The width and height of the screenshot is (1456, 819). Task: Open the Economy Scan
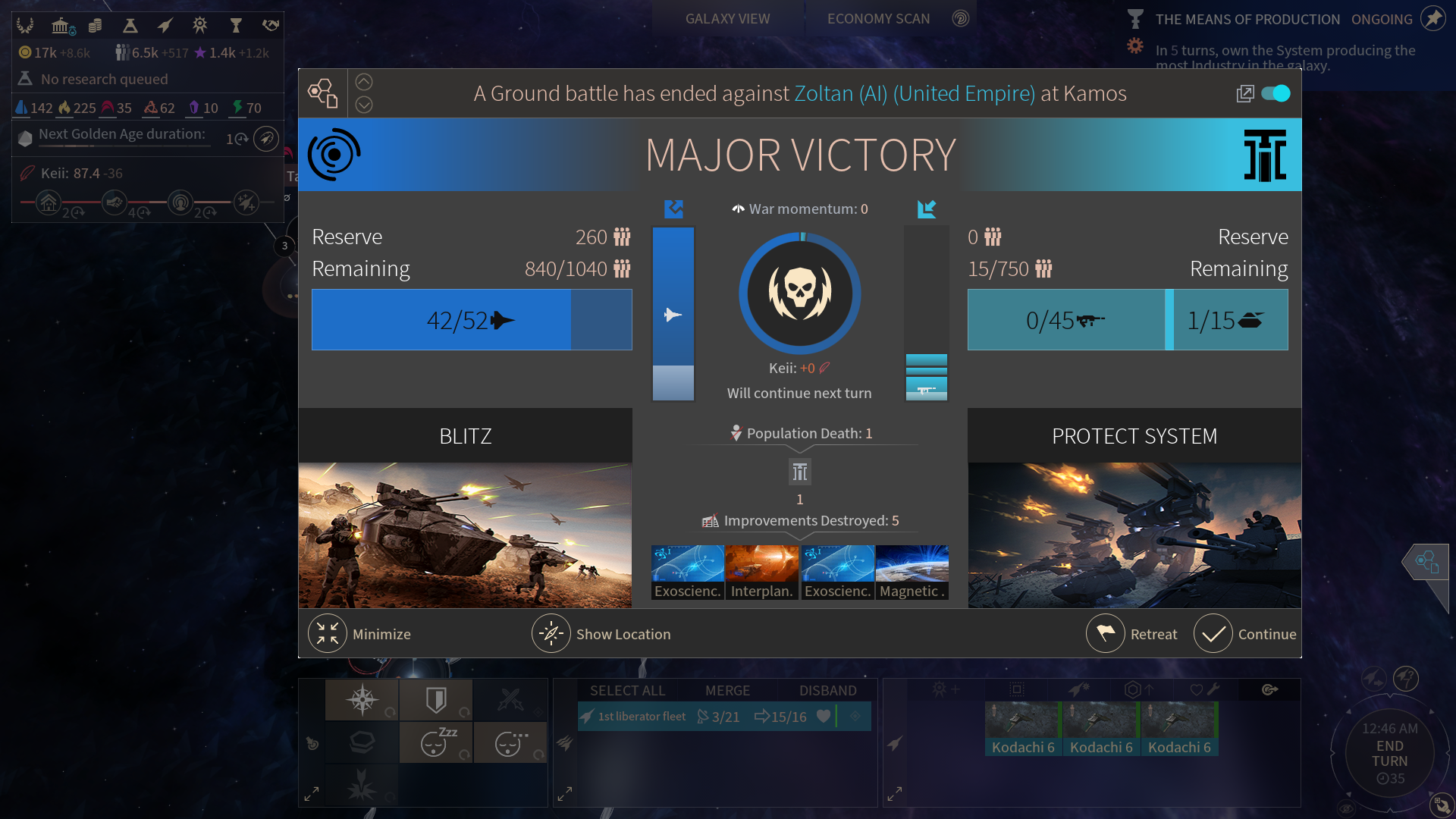click(x=878, y=19)
